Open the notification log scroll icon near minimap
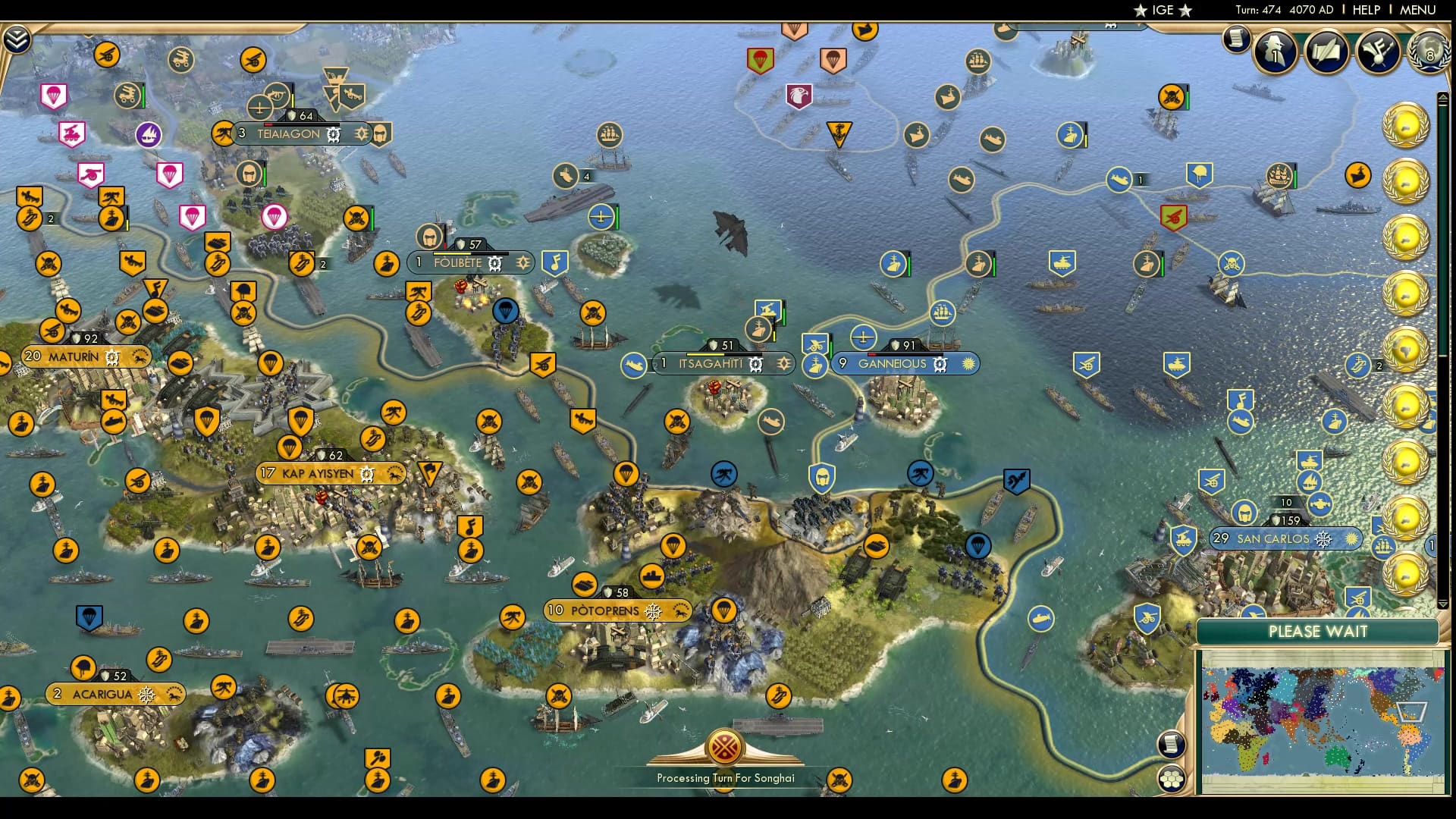The image size is (1456, 819). pos(1170,745)
